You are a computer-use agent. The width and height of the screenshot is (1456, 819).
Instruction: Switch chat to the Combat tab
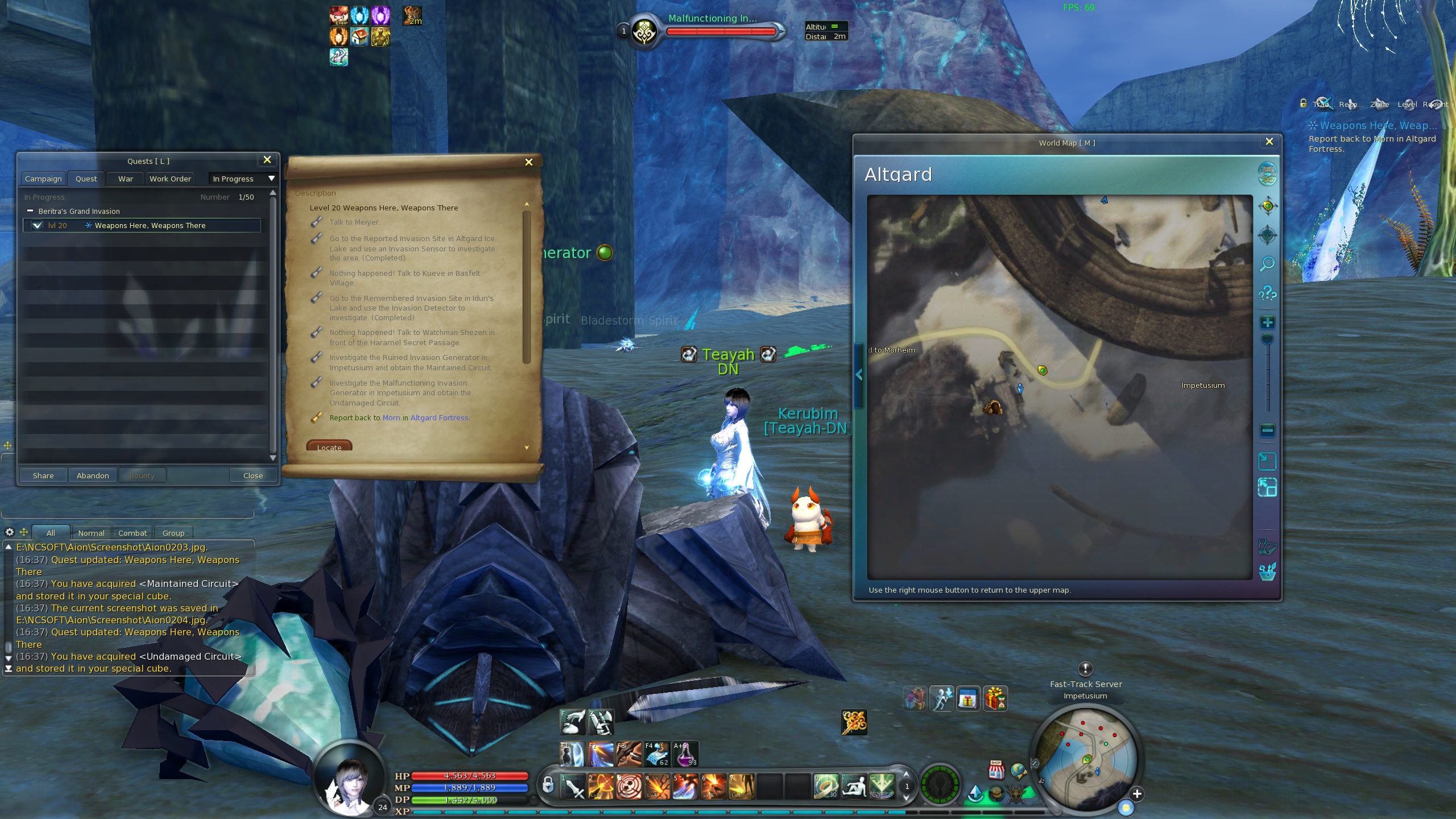pyautogui.click(x=133, y=533)
